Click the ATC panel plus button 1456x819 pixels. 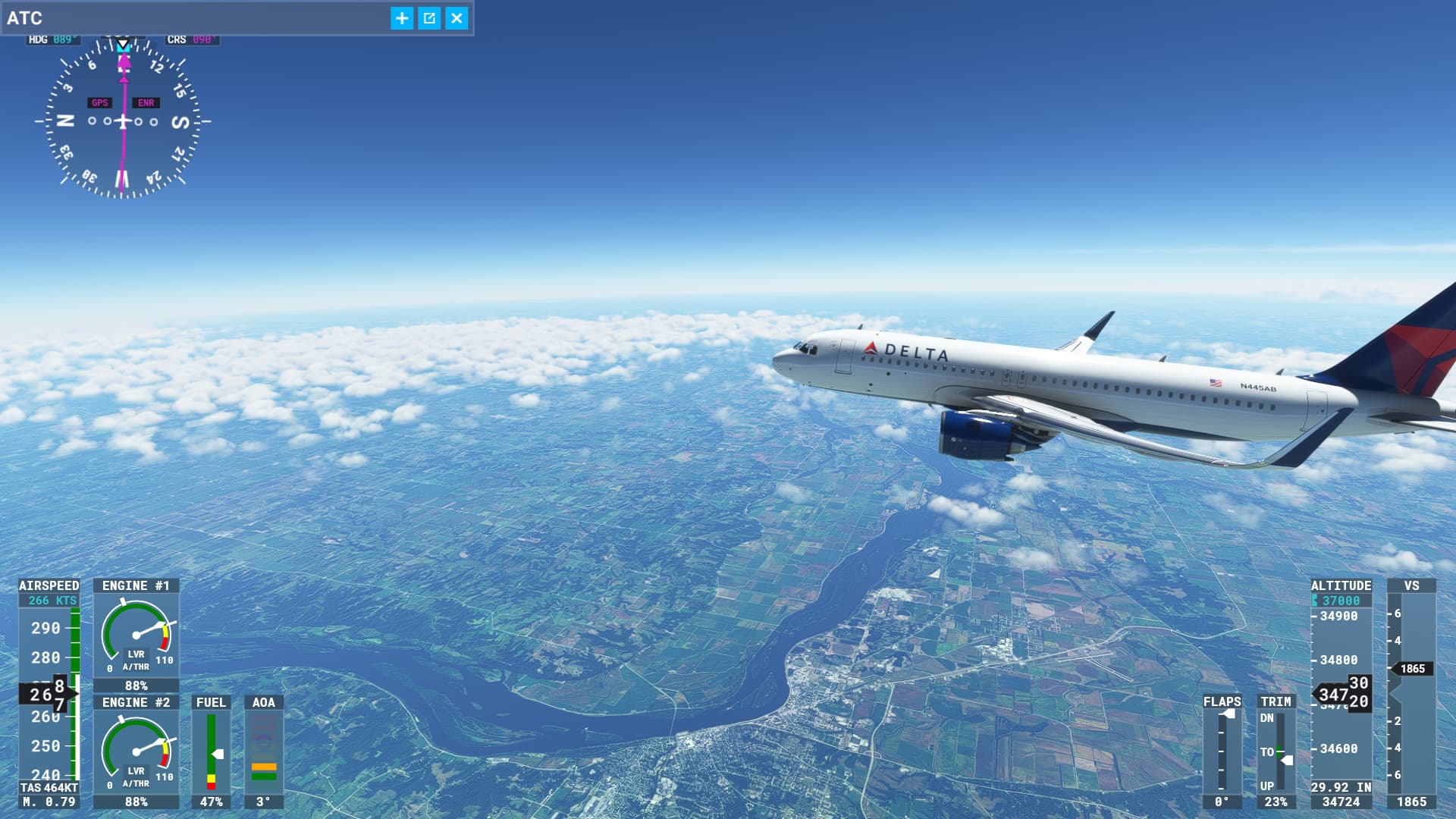[x=402, y=18]
